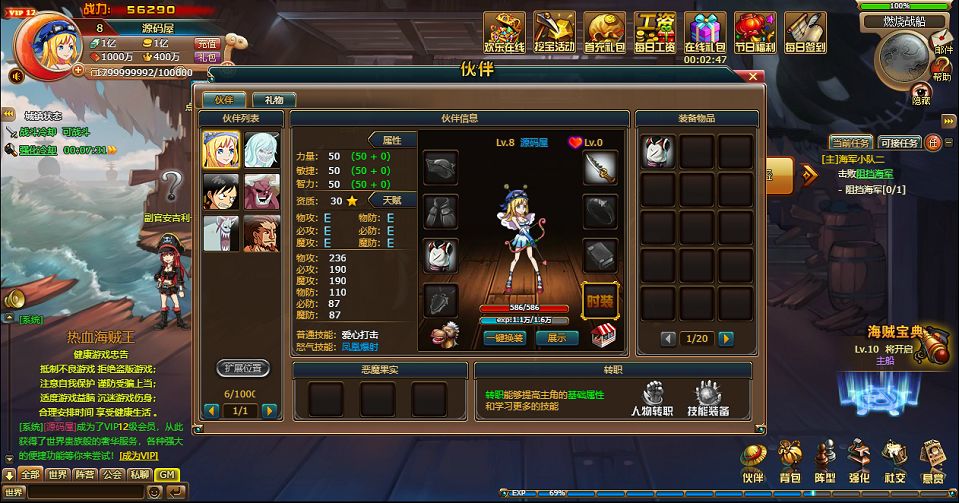Open the 挖宝活动 treasure digging event
This screenshot has width=959, height=503.
(x=554, y=33)
